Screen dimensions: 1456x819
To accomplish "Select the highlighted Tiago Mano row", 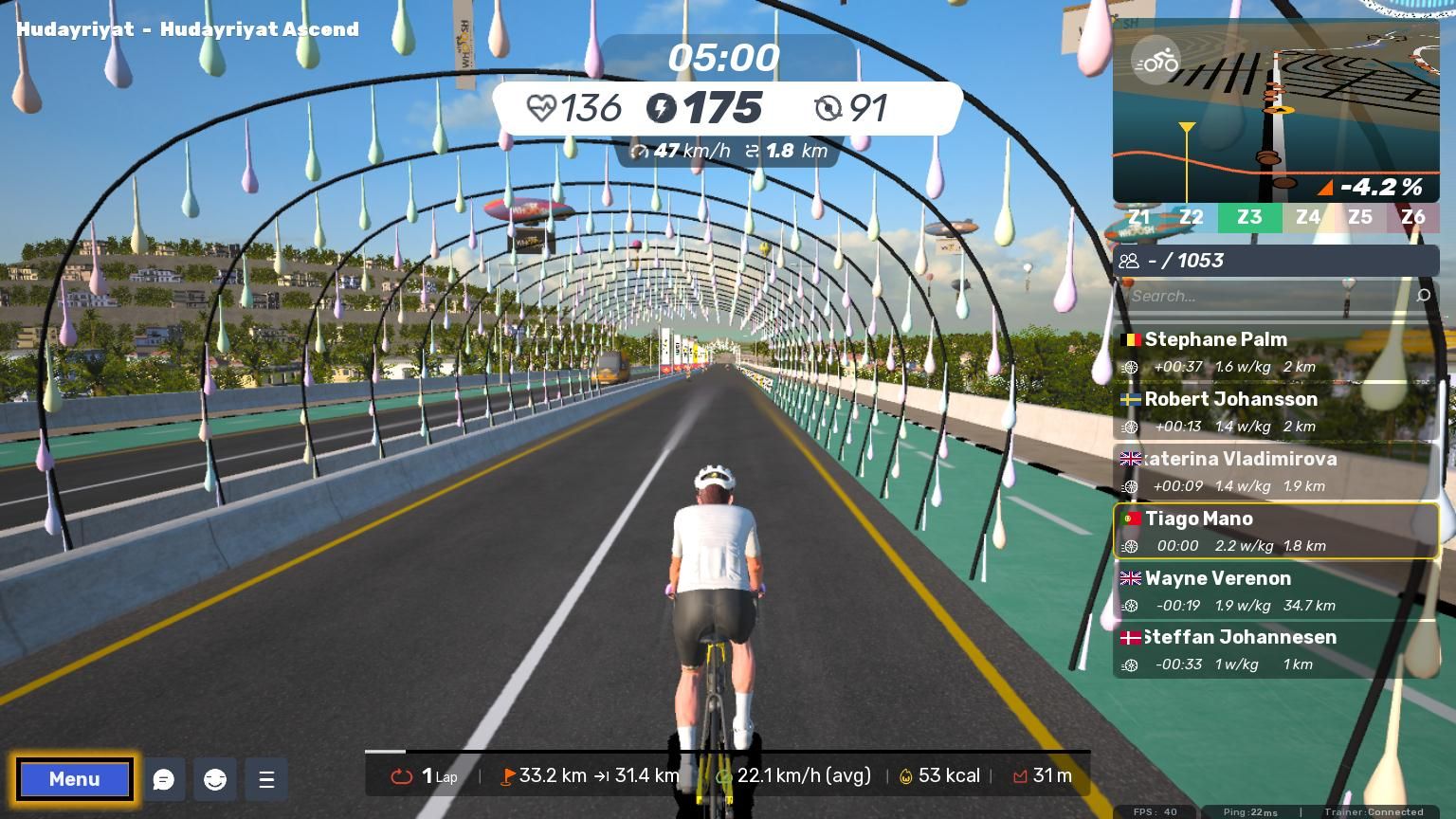I will pos(1275,531).
